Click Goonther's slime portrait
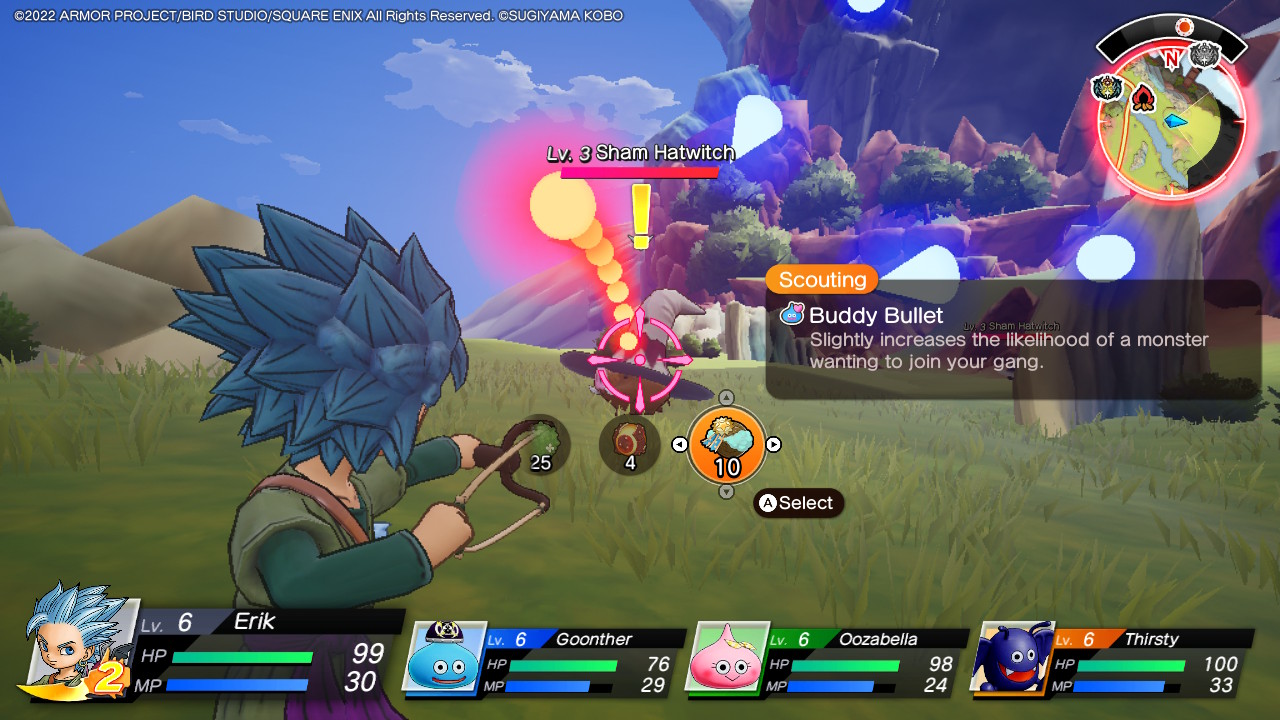1280x720 pixels. pyautogui.click(x=443, y=660)
